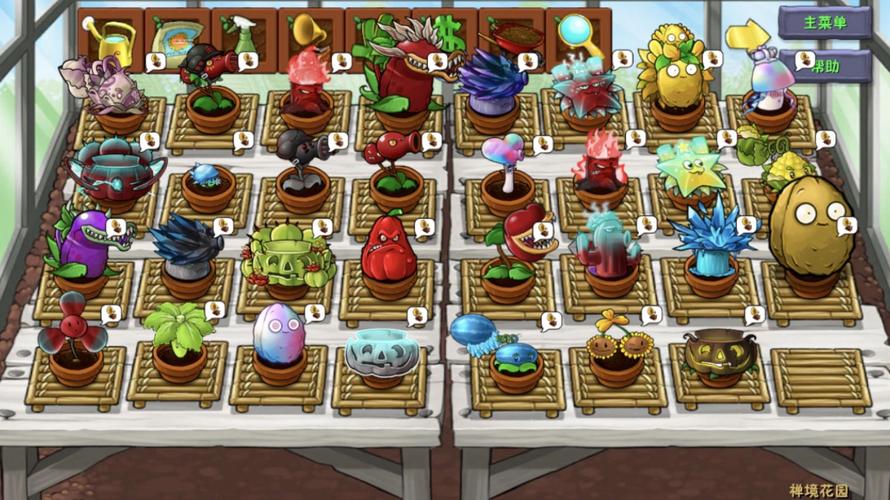Viewport: 890px width, 500px height.
Task: Select the watering can tool
Action: (x=111, y=38)
